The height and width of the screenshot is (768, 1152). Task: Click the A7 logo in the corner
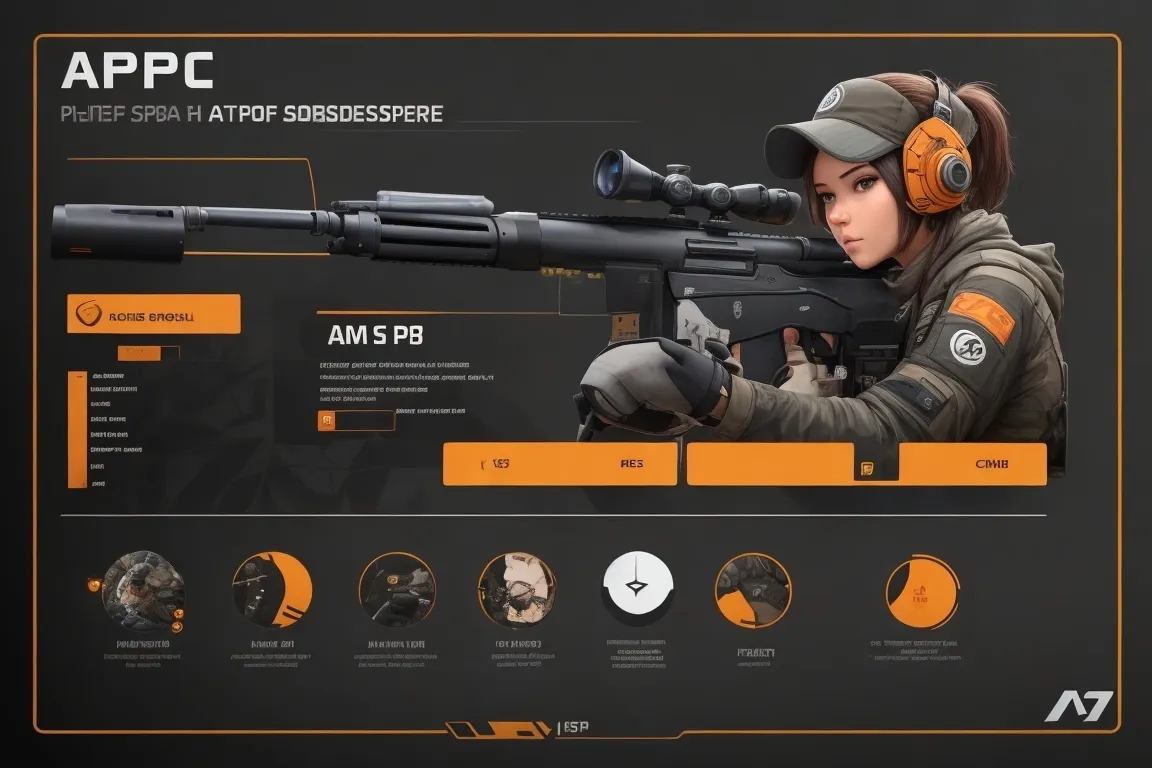tap(1079, 707)
